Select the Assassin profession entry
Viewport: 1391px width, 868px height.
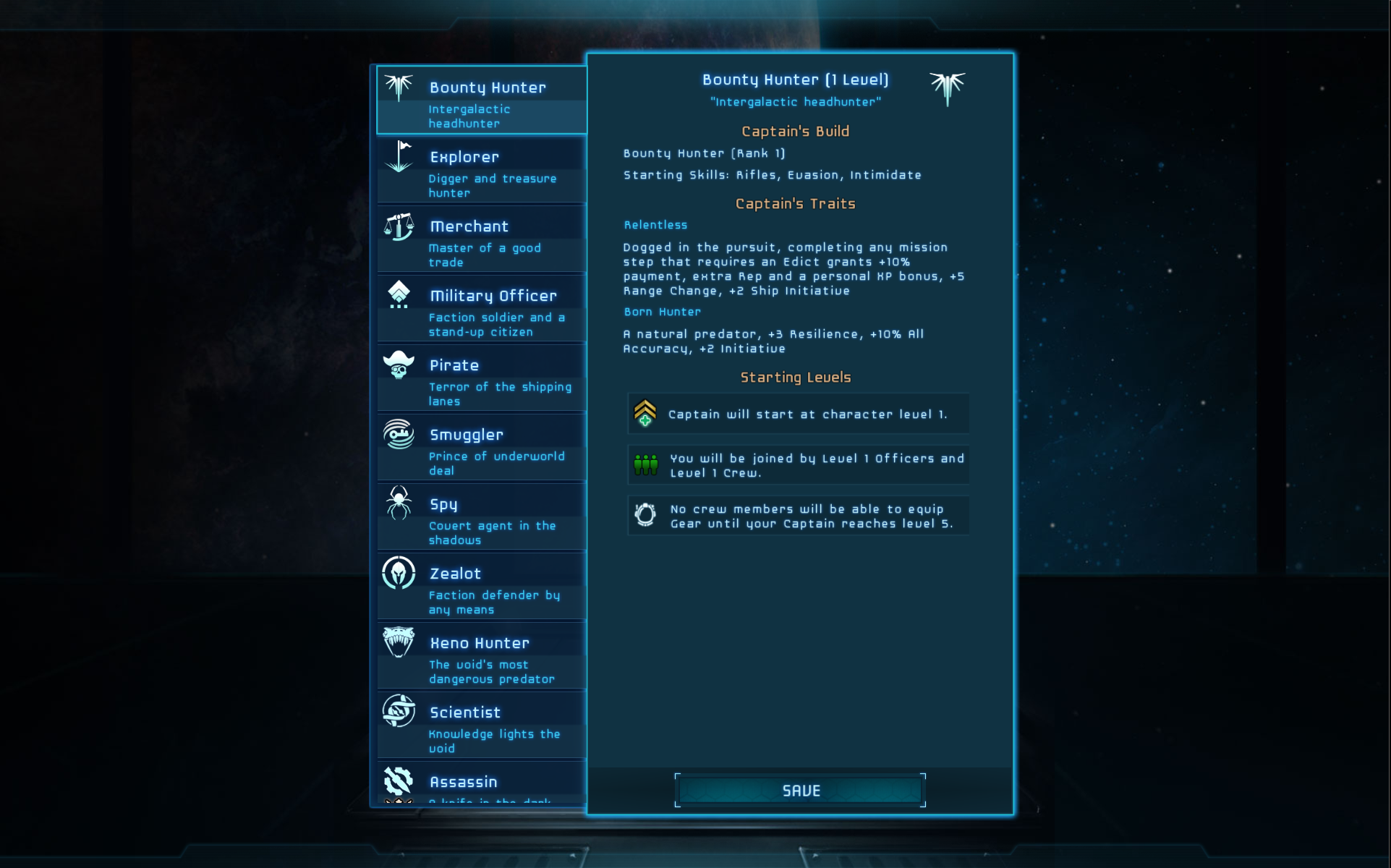click(x=482, y=784)
